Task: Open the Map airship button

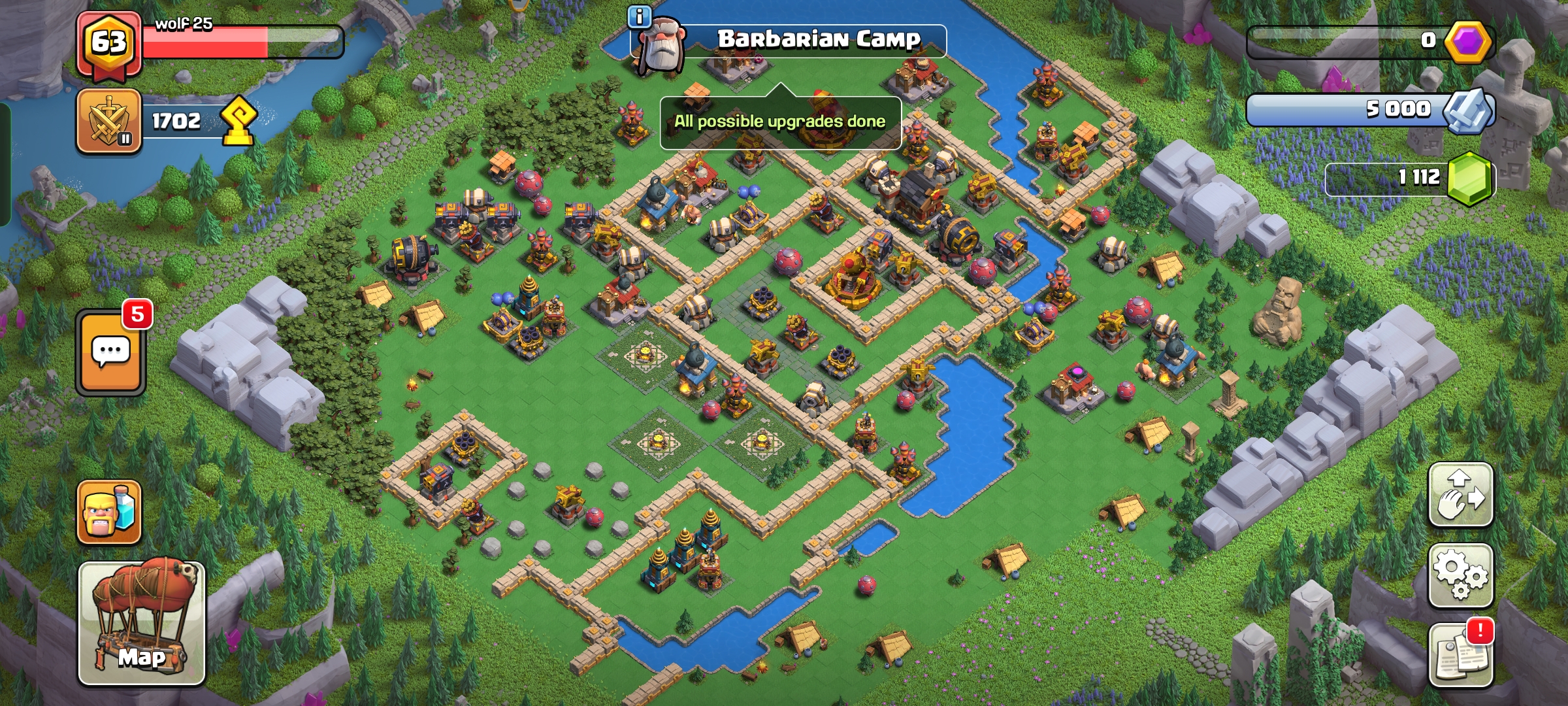Action: click(142, 623)
